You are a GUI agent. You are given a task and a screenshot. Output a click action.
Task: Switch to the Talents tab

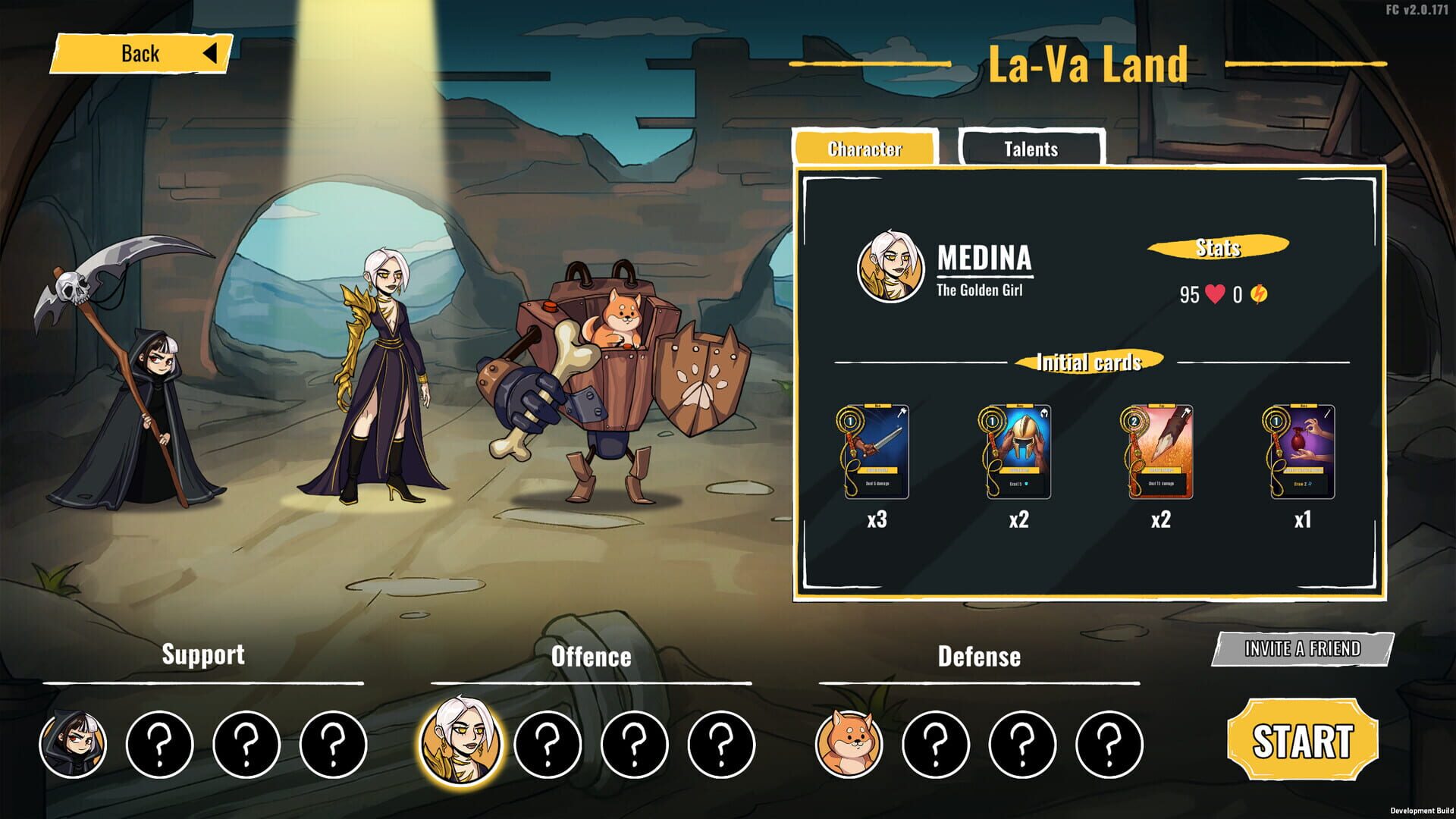point(1033,149)
